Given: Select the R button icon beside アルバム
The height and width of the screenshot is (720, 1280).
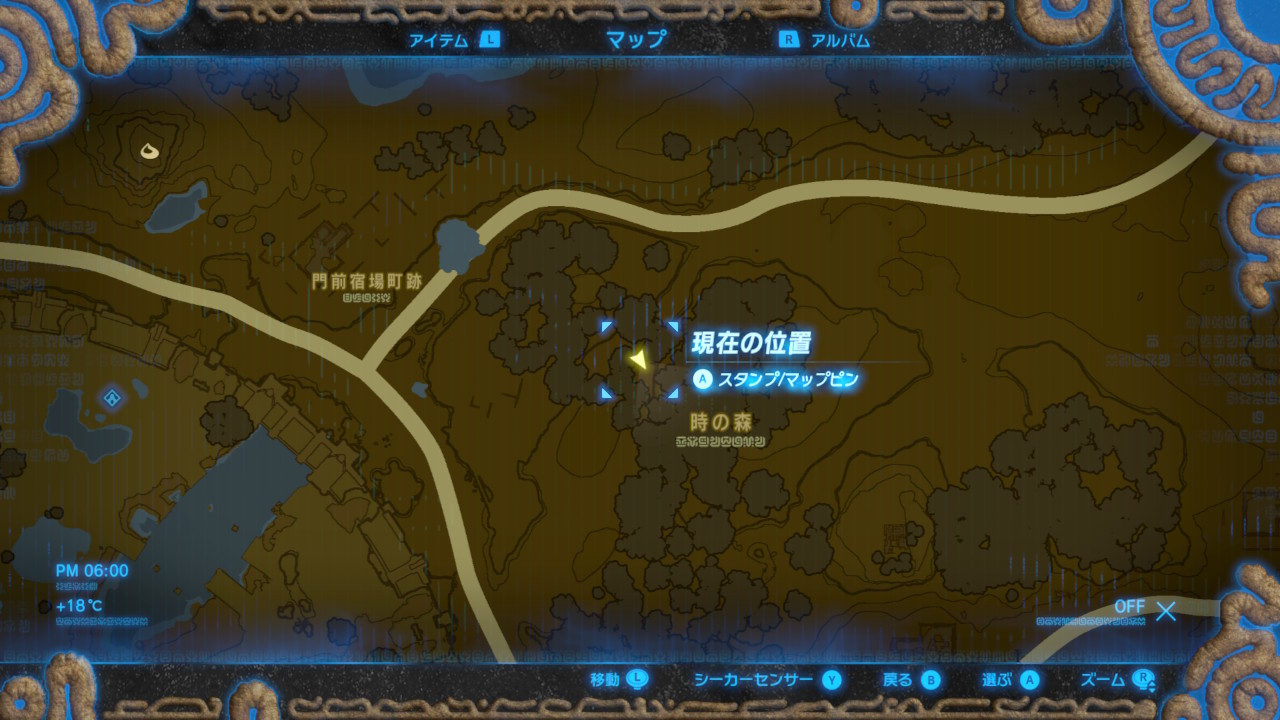Looking at the screenshot, I should click(791, 40).
